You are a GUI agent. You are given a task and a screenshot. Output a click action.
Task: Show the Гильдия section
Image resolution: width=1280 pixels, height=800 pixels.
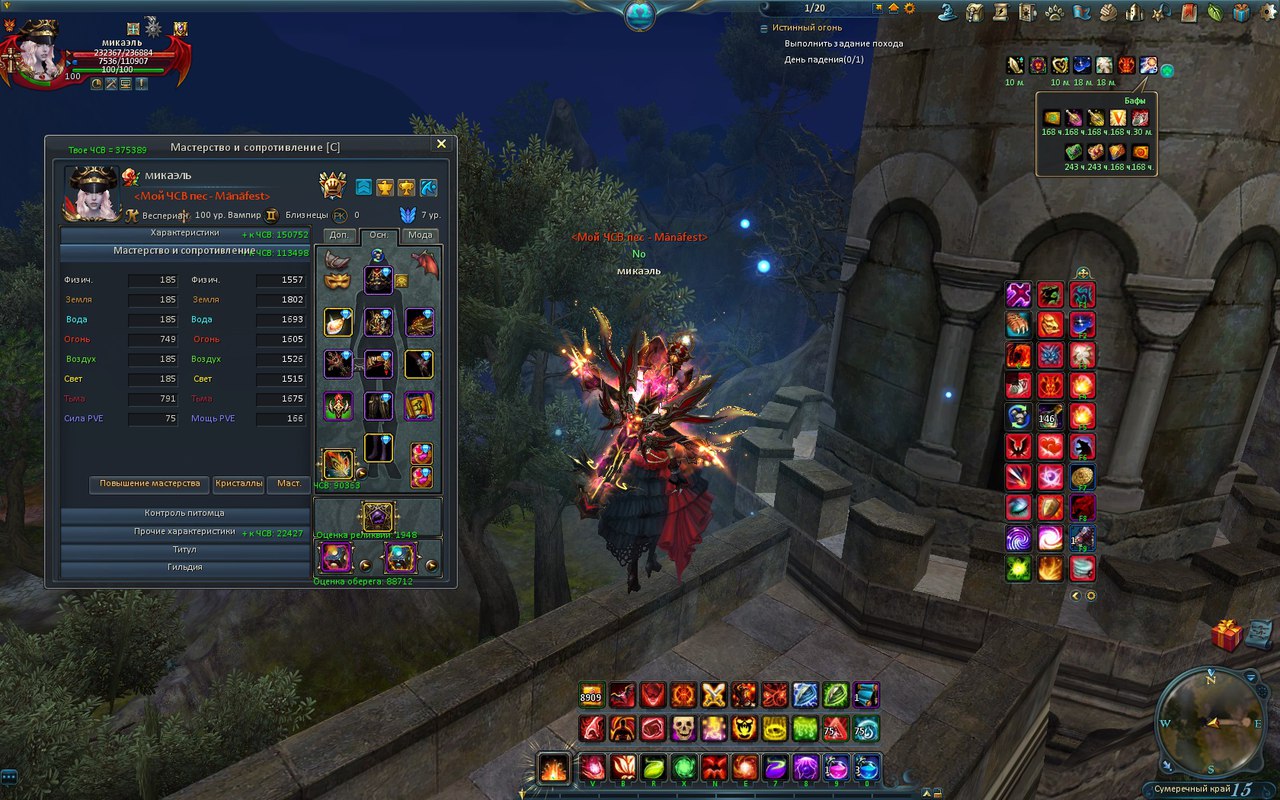coord(185,567)
